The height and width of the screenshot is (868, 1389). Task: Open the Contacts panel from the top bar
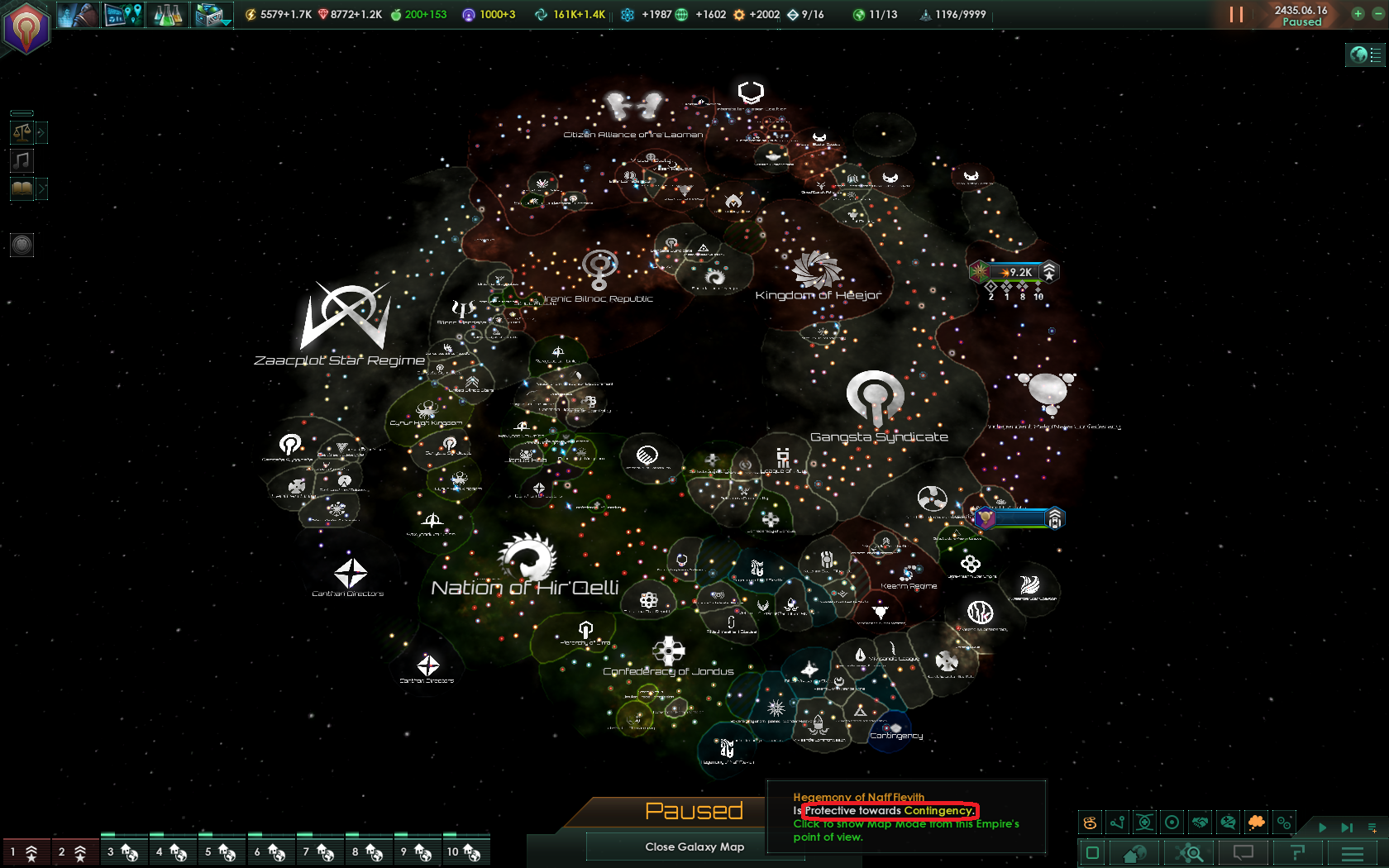pyautogui.click(x=79, y=14)
